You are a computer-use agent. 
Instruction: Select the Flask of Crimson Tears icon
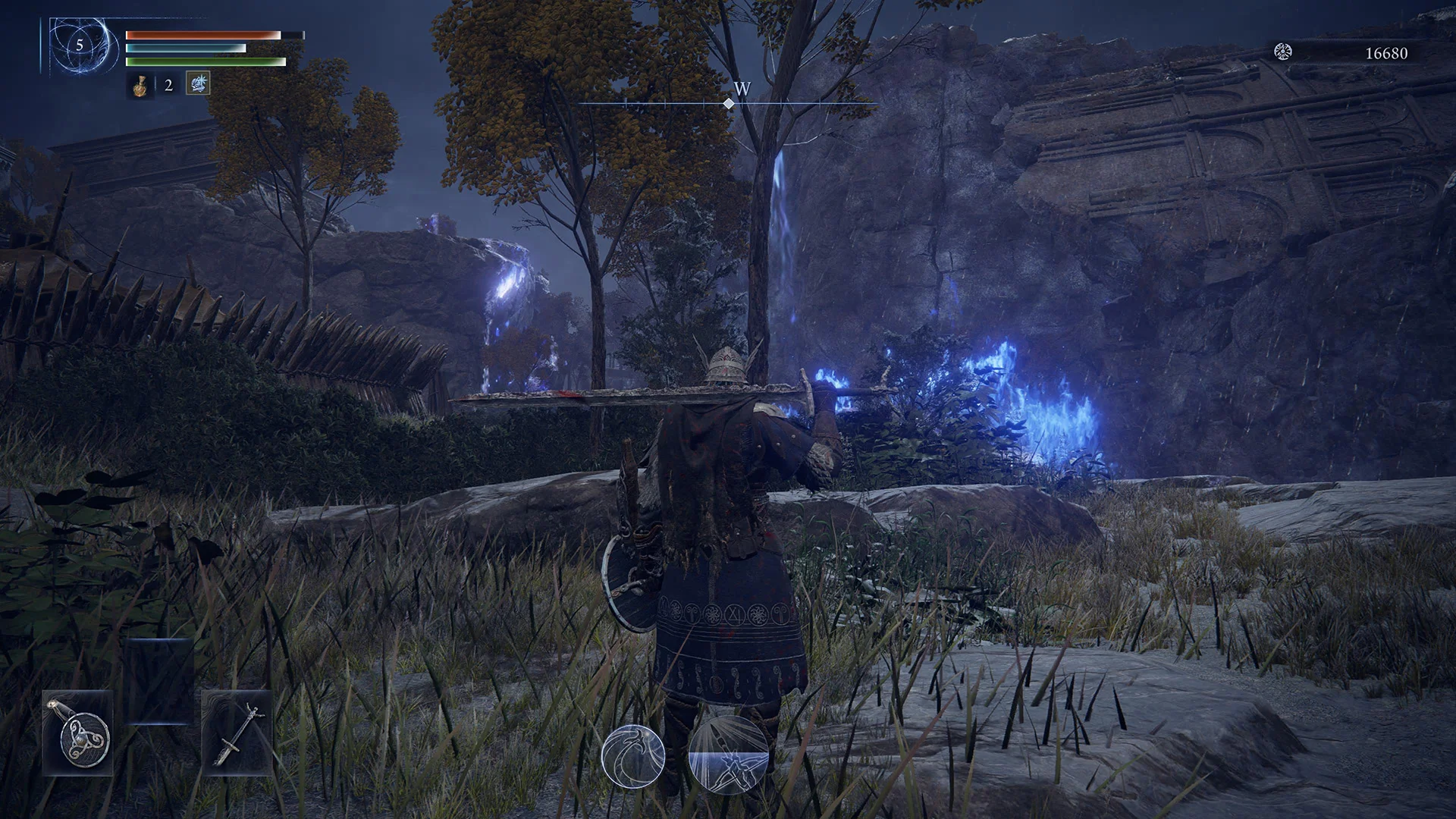point(140,86)
